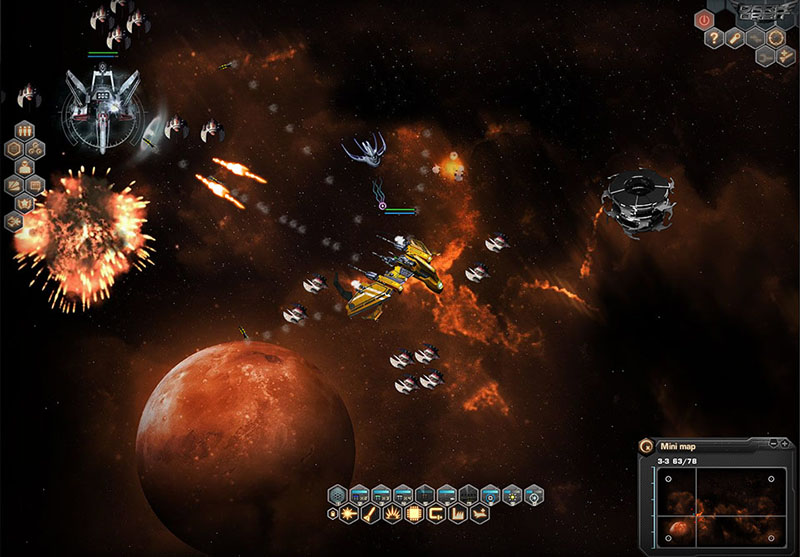Select the CPU chip category icon
800x557 pixels.
pos(414,513)
